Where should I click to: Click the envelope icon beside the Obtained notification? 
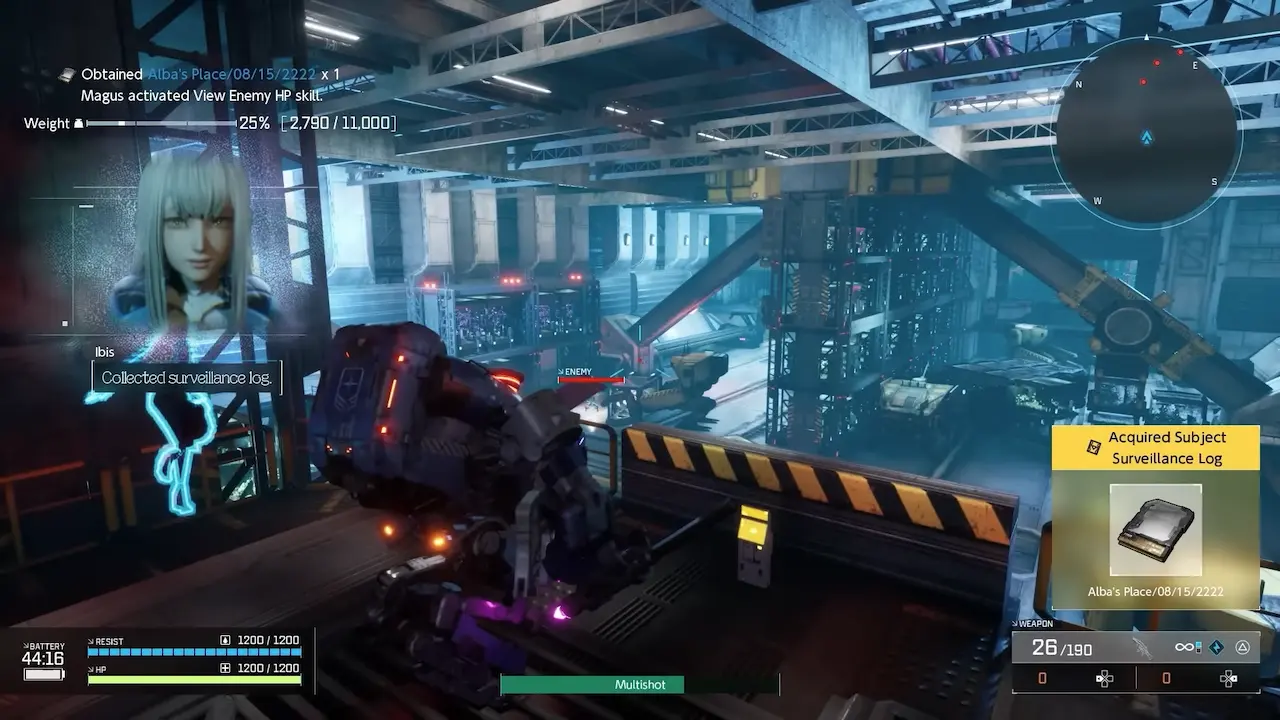66,73
